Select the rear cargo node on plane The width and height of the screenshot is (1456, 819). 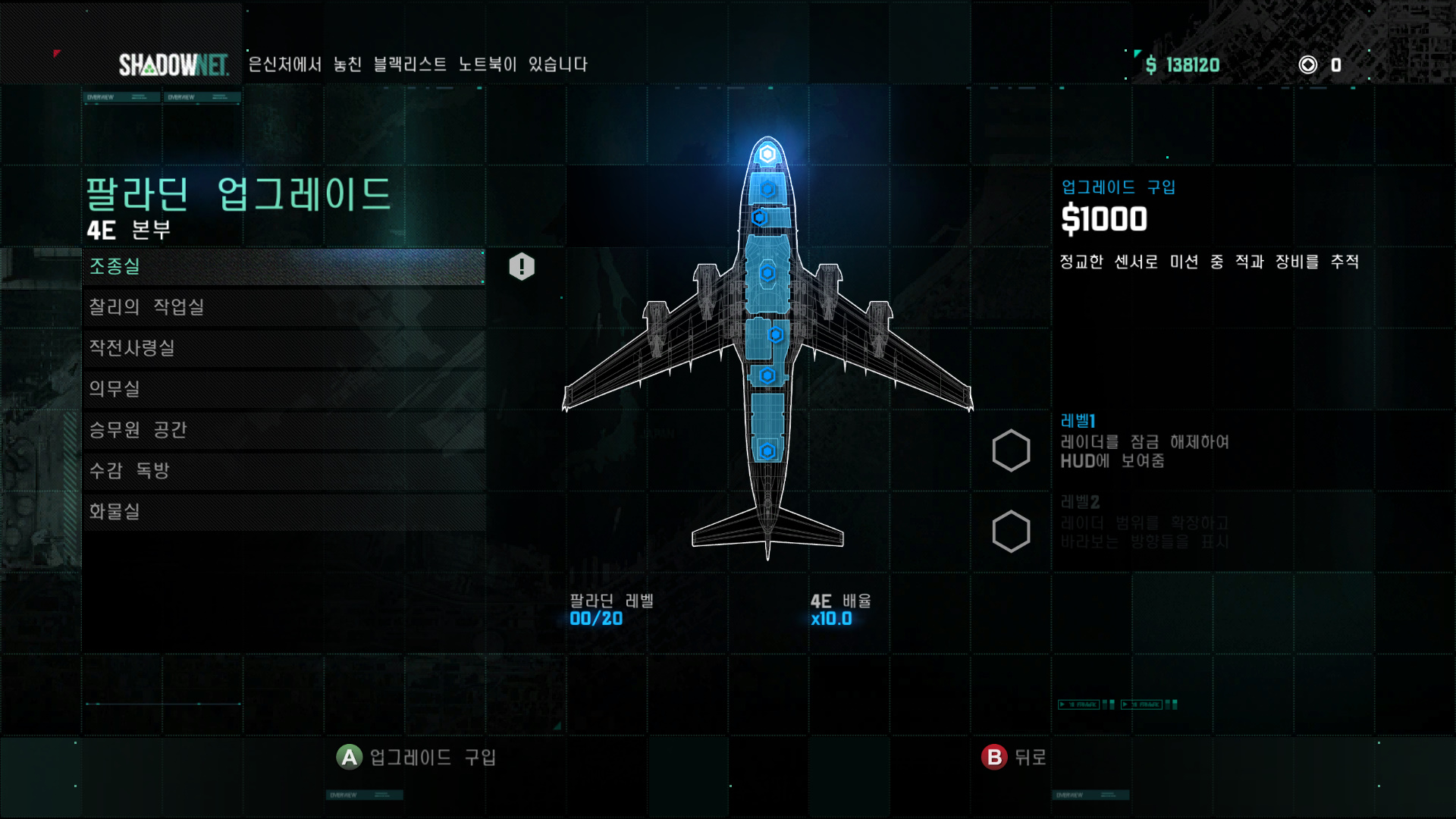(x=767, y=451)
